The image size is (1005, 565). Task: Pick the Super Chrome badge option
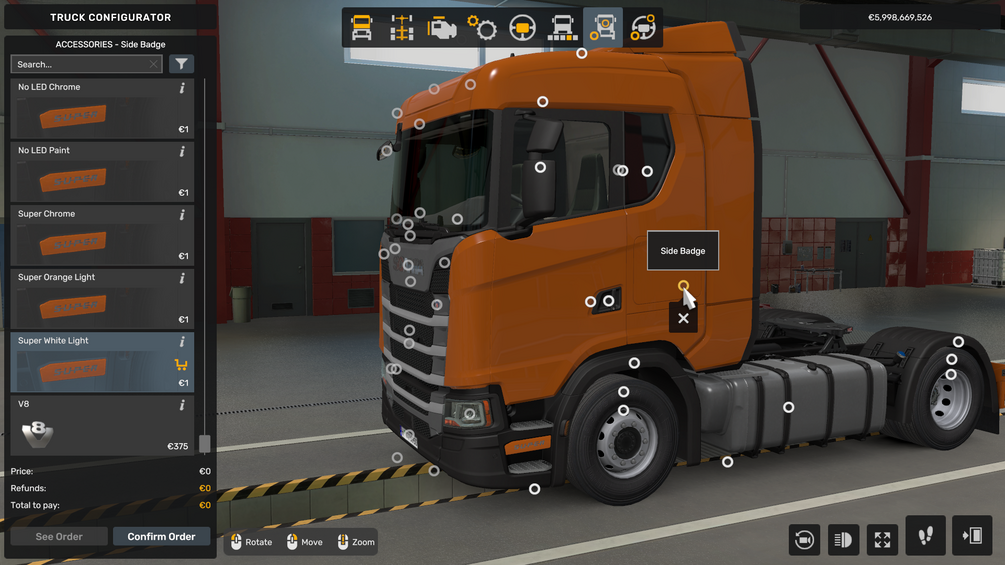click(101, 236)
